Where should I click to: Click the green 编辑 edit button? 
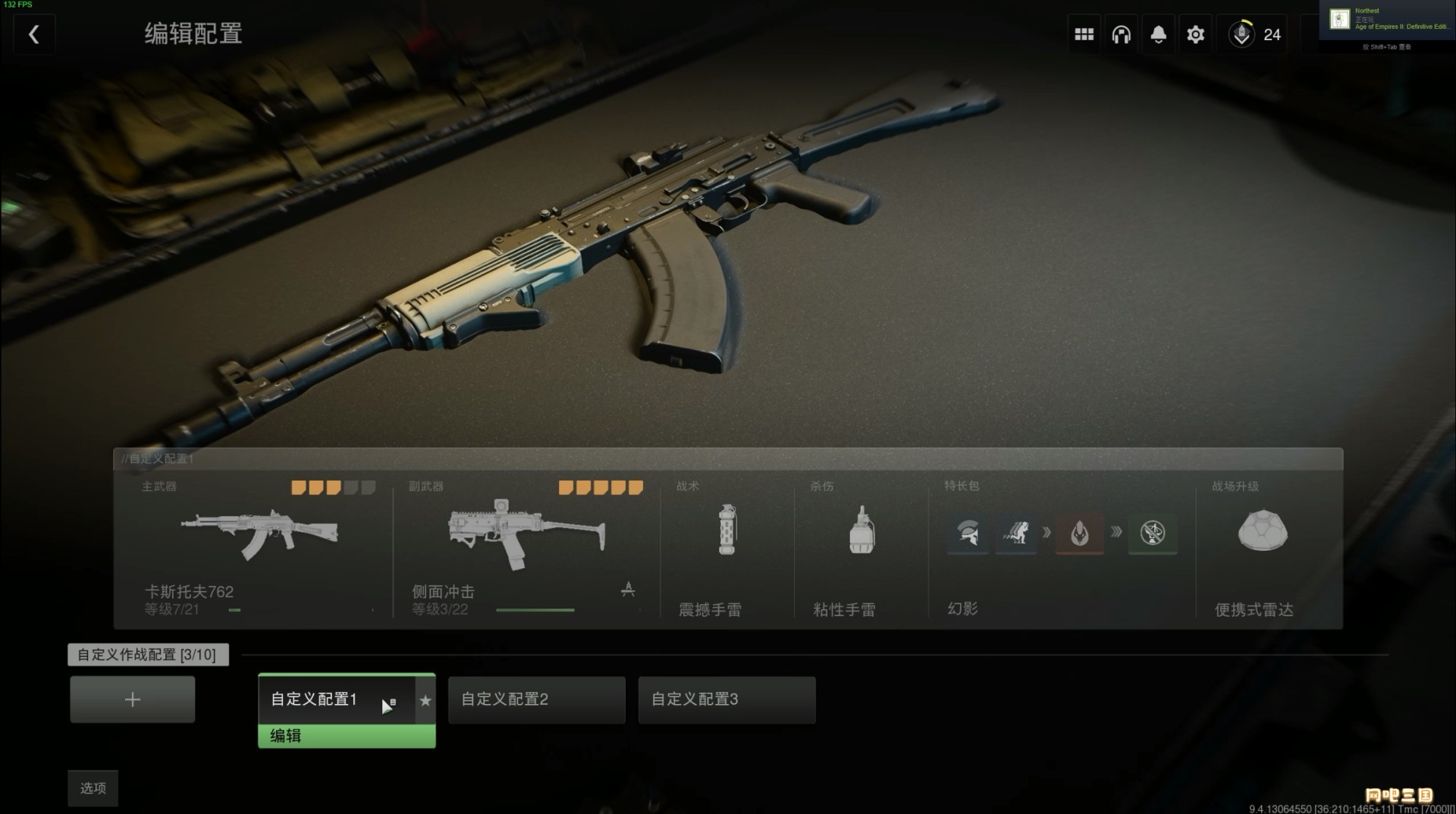tap(347, 736)
